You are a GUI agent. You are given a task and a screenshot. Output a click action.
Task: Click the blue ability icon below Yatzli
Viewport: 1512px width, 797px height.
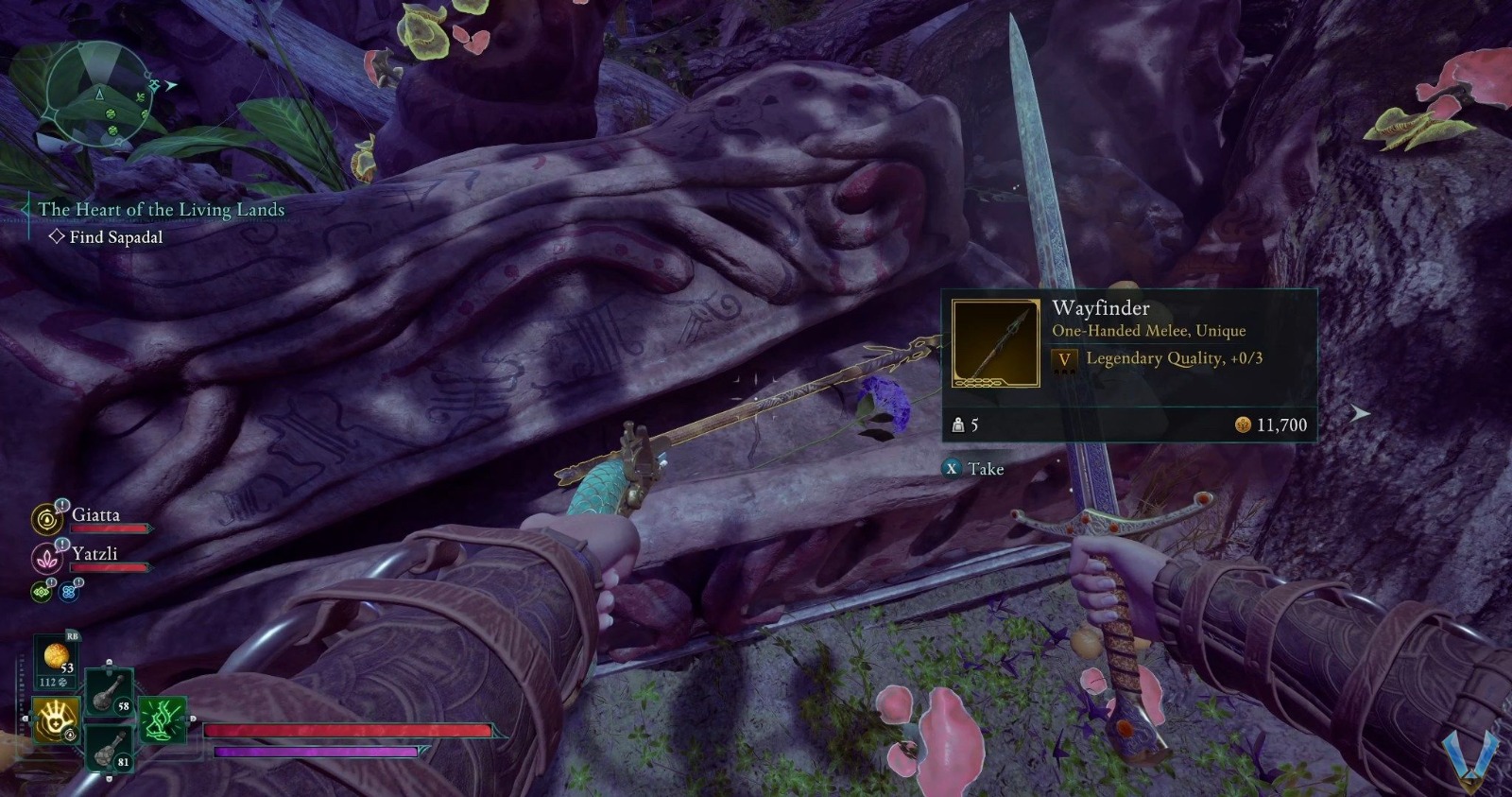point(67,591)
